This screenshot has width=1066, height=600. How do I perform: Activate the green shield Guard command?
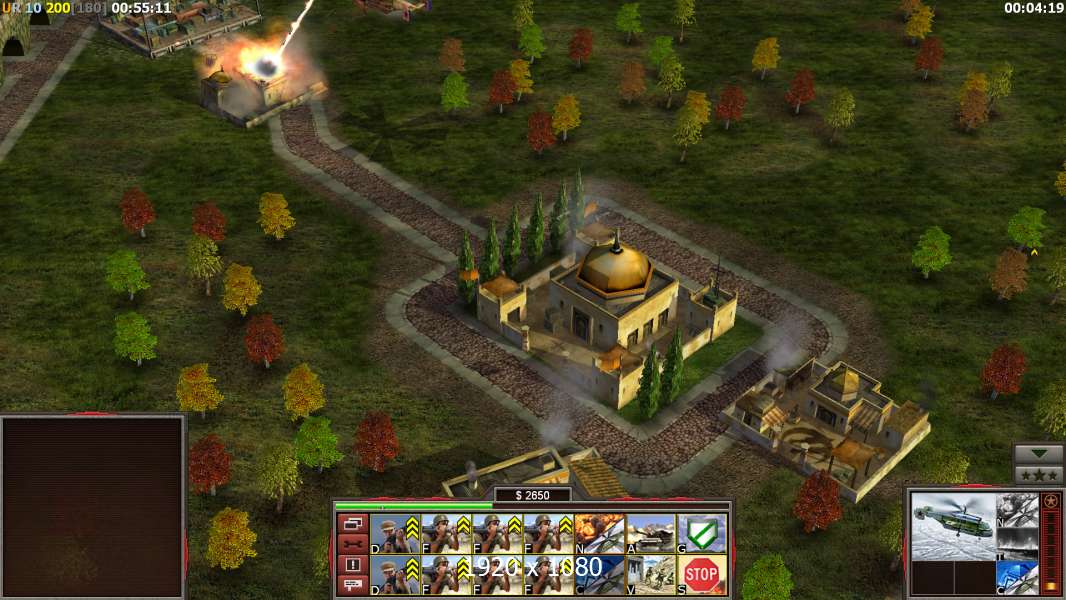coord(702,533)
